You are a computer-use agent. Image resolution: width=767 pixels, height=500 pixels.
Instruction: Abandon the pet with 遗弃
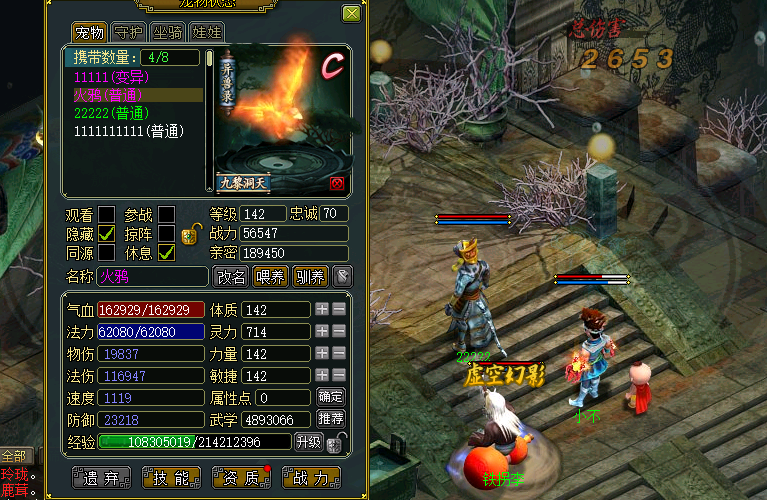[x=102, y=477]
